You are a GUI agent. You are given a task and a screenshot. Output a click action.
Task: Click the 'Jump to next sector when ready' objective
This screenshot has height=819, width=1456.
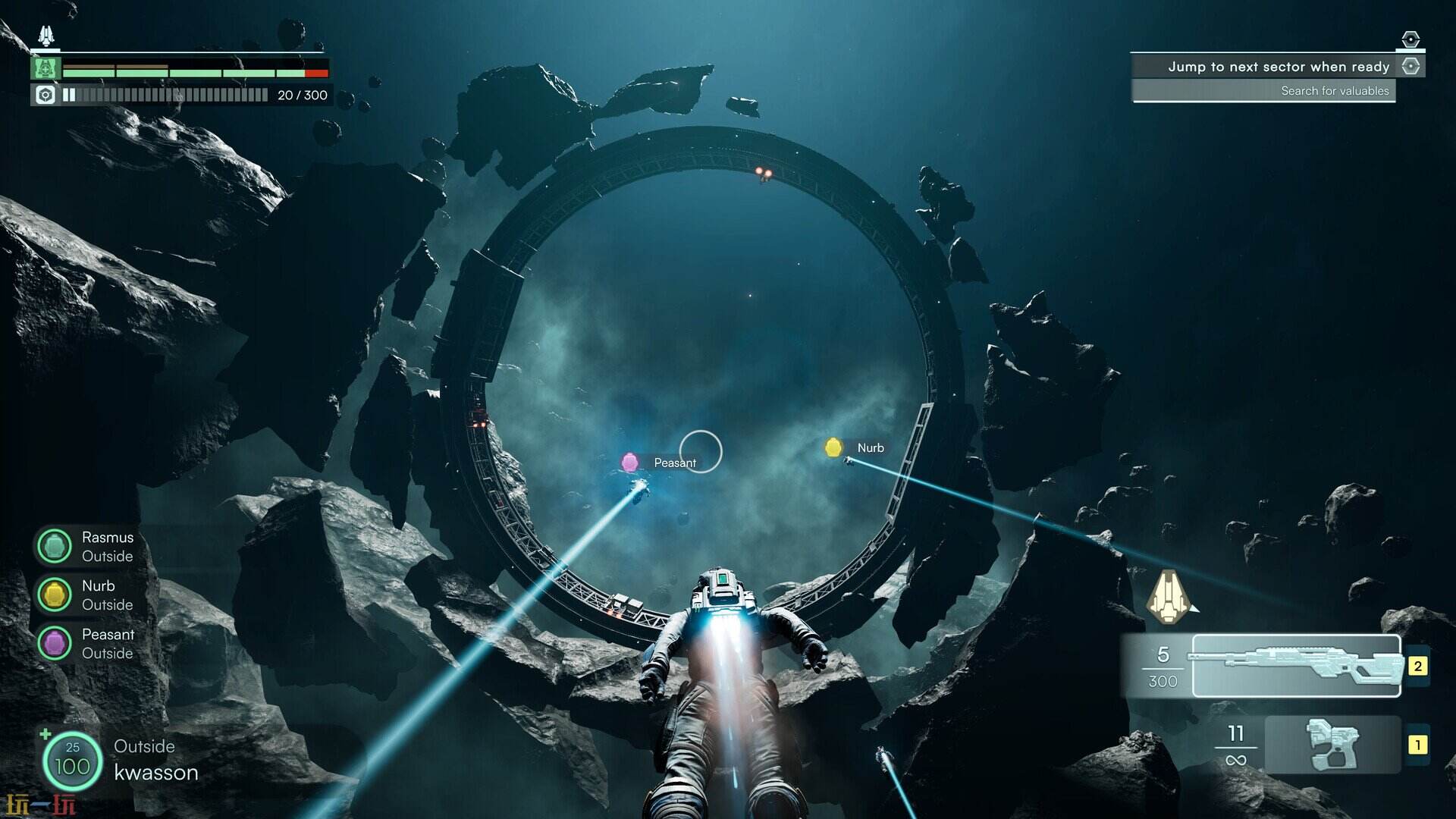(x=1279, y=67)
